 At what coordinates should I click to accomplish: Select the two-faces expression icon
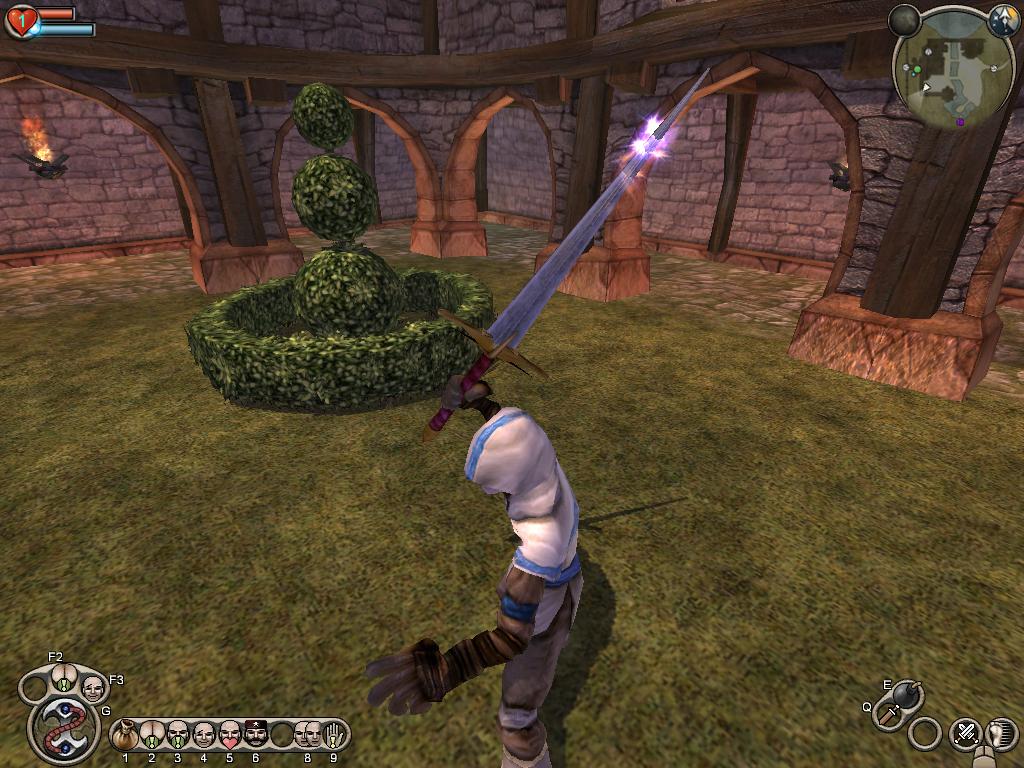tap(307, 736)
